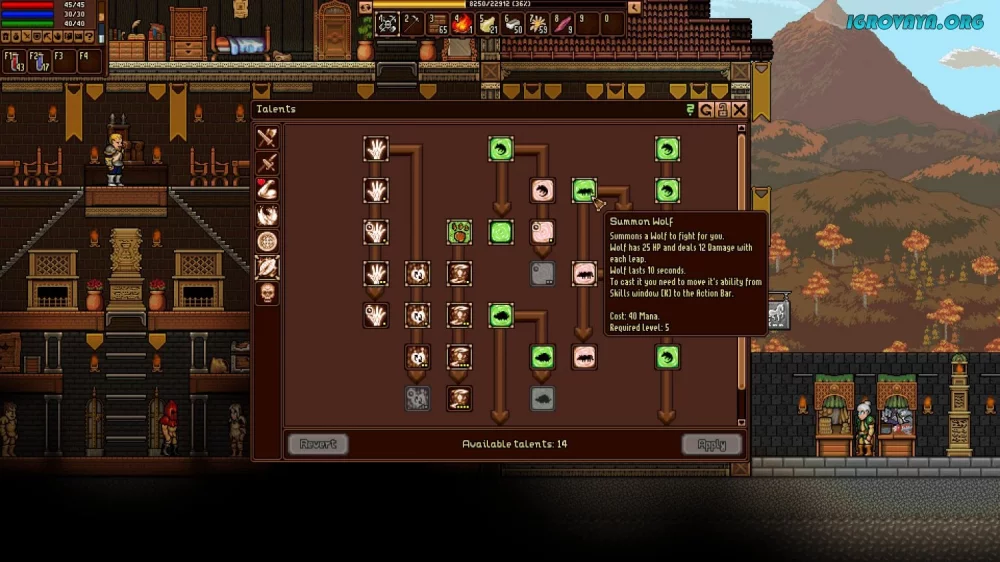
Task: Use the red potion in F1 slot
Action: click(14, 61)
